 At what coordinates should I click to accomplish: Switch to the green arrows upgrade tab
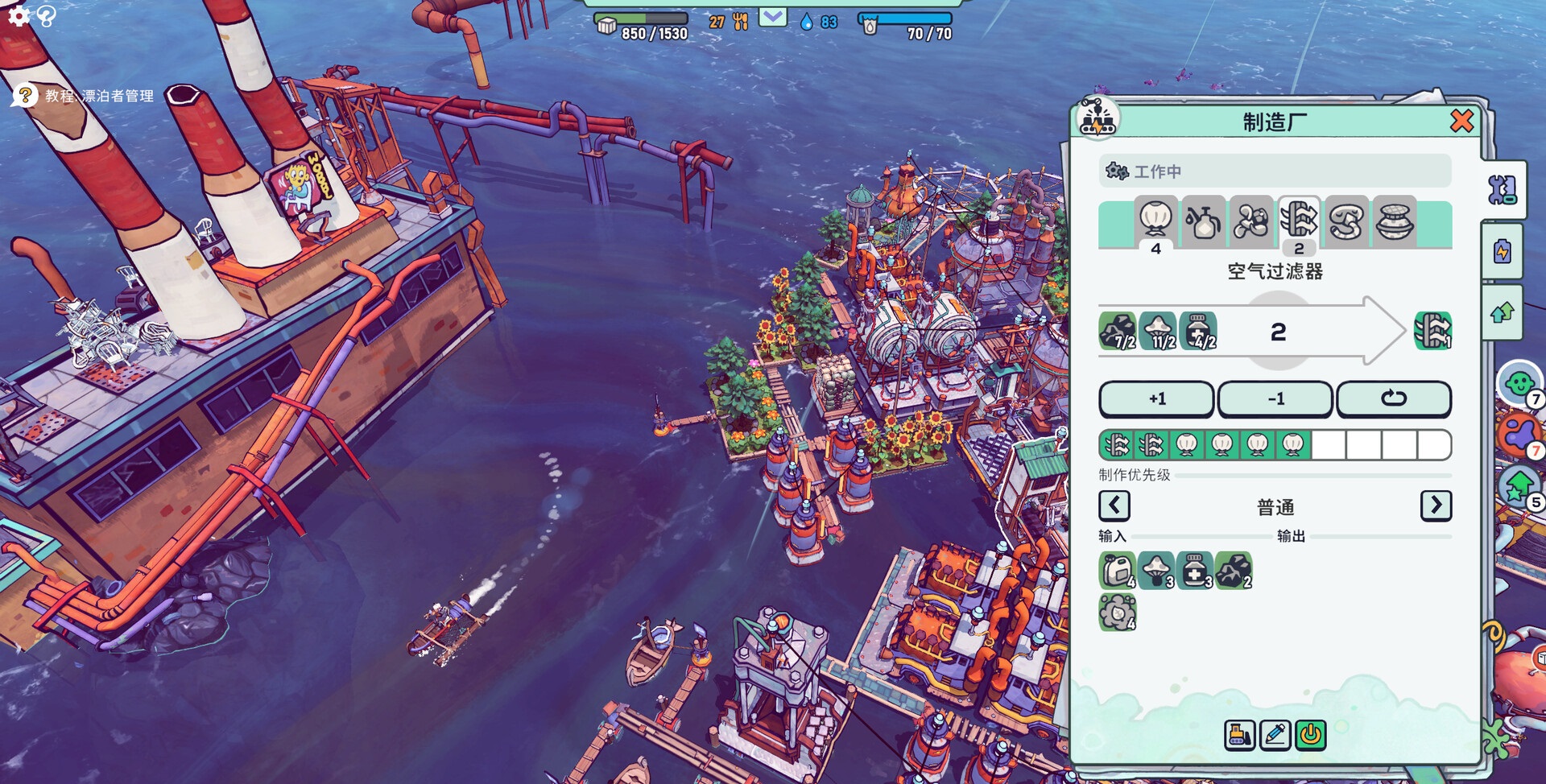(x=1503, y=312)
